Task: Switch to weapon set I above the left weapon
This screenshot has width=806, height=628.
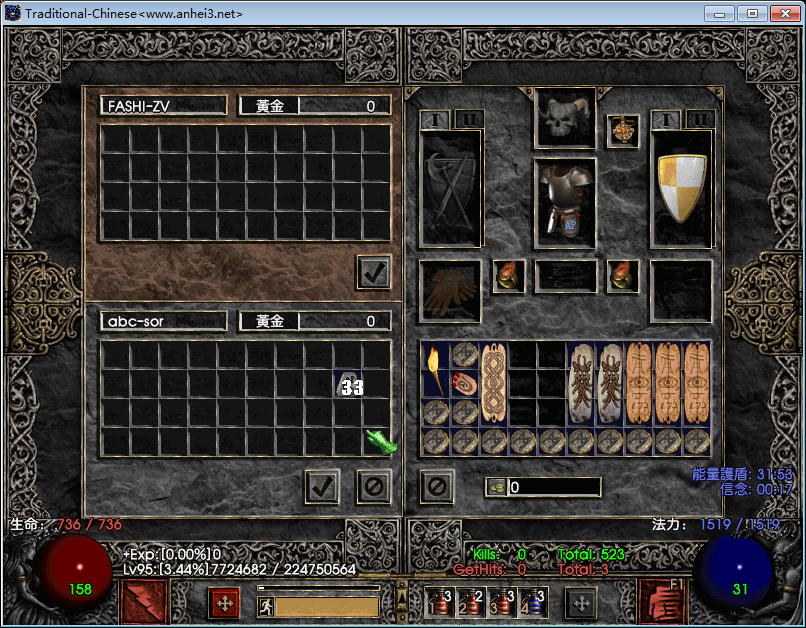Action: (435, 120)
